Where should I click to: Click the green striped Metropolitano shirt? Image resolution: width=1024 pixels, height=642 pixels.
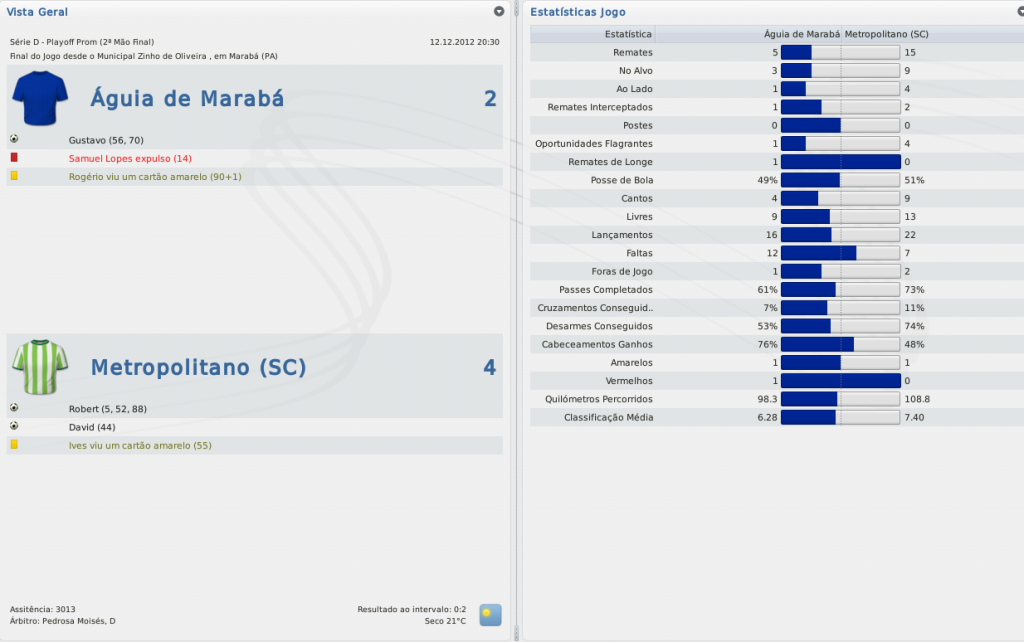click(40, 367)
